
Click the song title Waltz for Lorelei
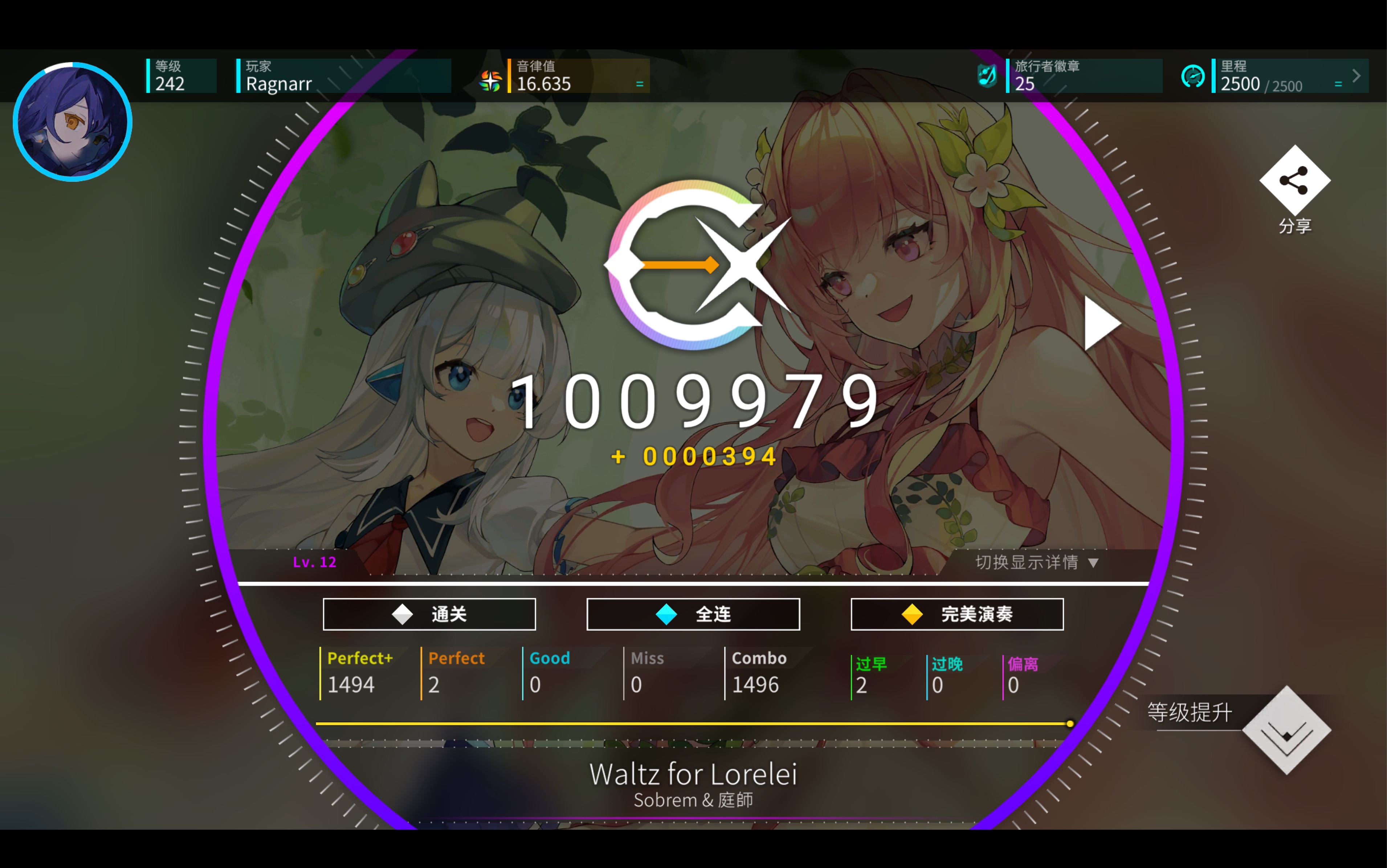[693, 773]
